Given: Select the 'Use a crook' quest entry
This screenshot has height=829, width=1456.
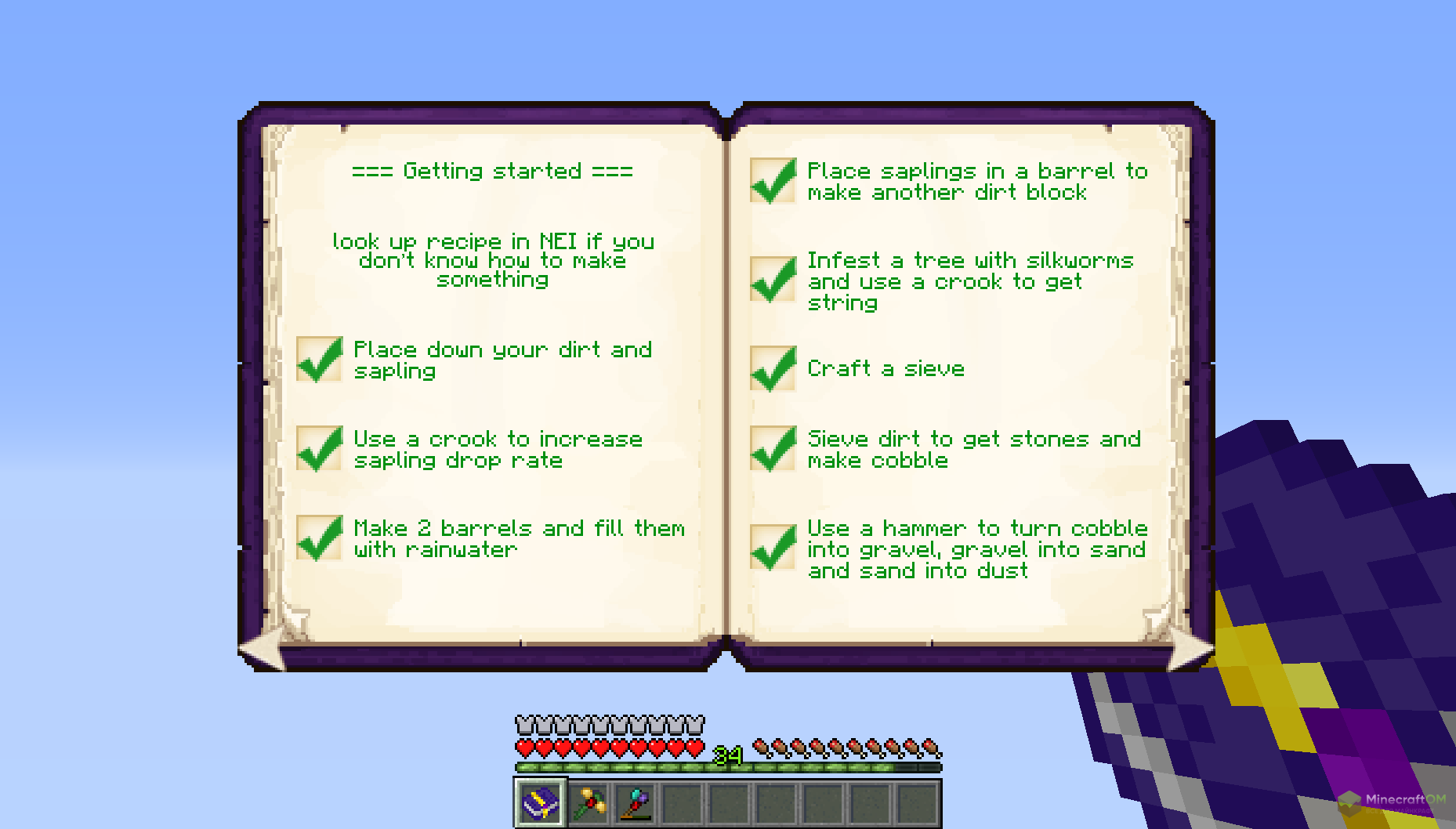Looking at the screenshot, I should coord(498,449).
